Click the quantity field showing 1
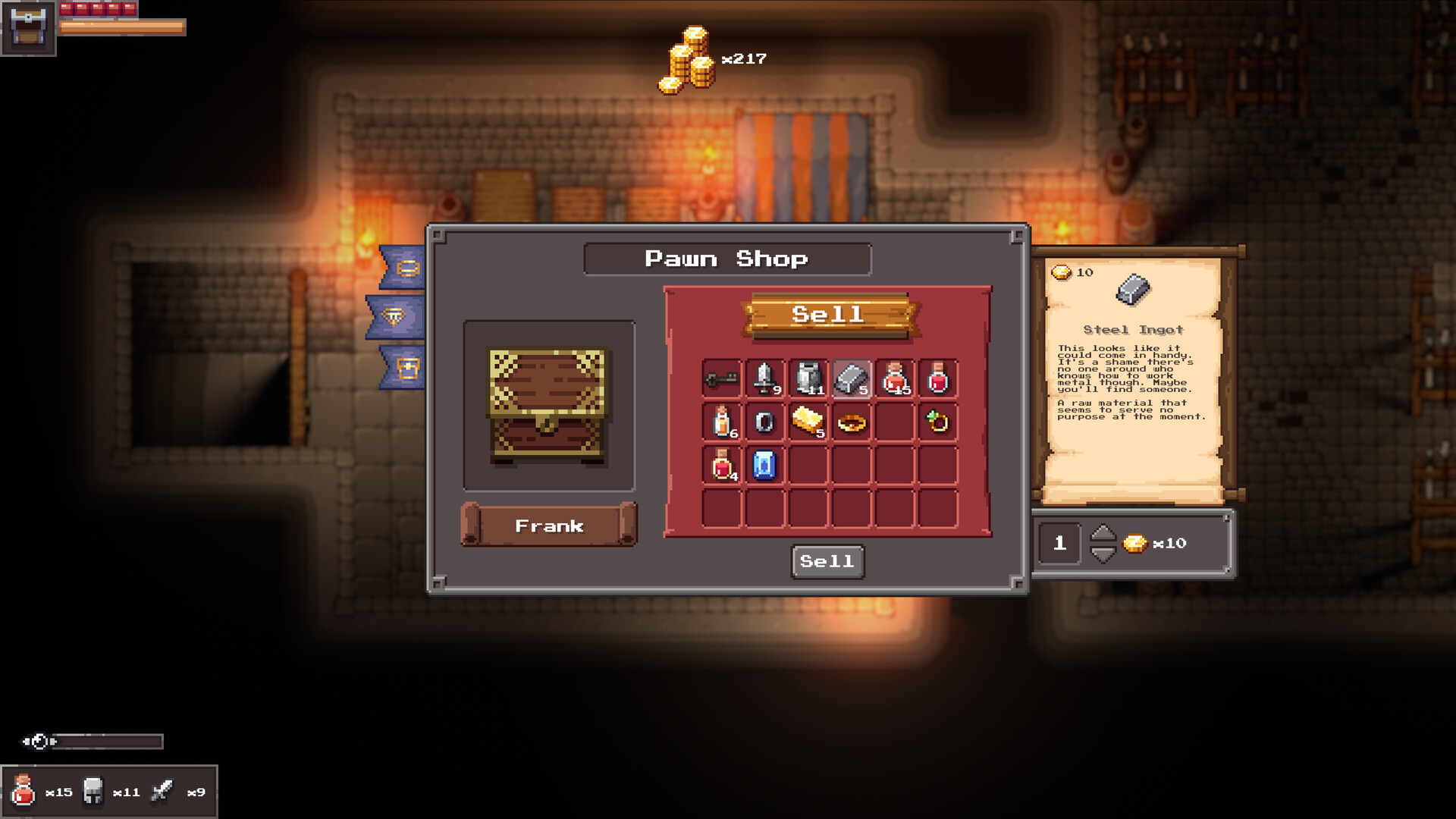The image size is (1456, 819). coord(1059,543)
